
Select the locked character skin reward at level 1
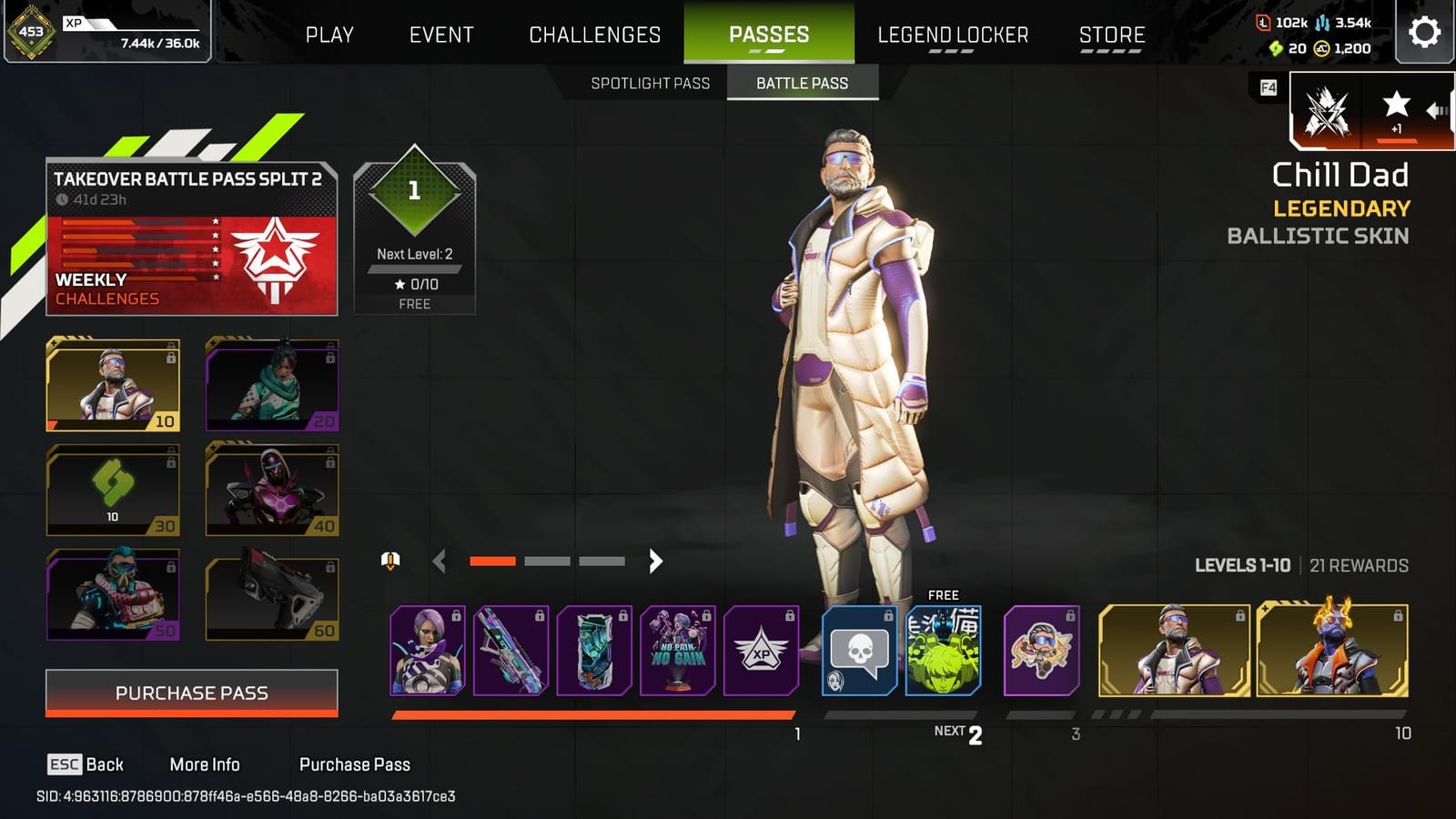point(429,652)
